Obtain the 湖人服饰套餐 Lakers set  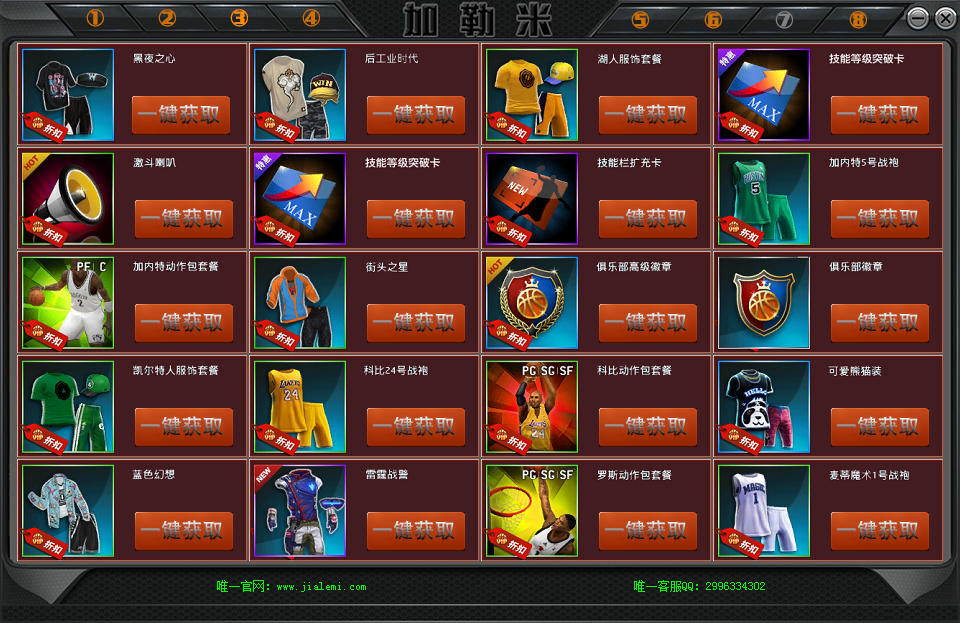647,115
